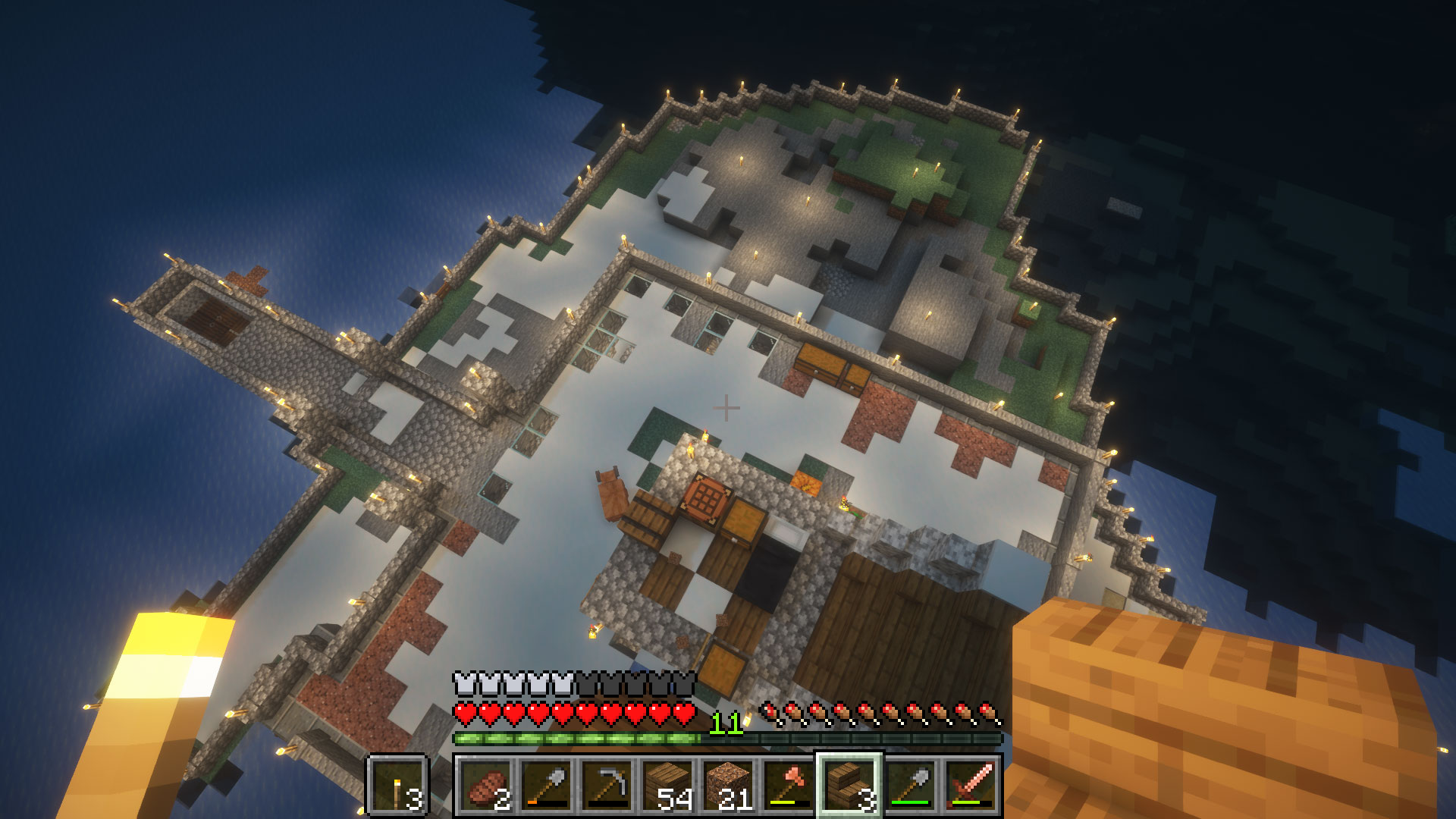Select the wooden stairs hotbar slot

tap(849, 786)
